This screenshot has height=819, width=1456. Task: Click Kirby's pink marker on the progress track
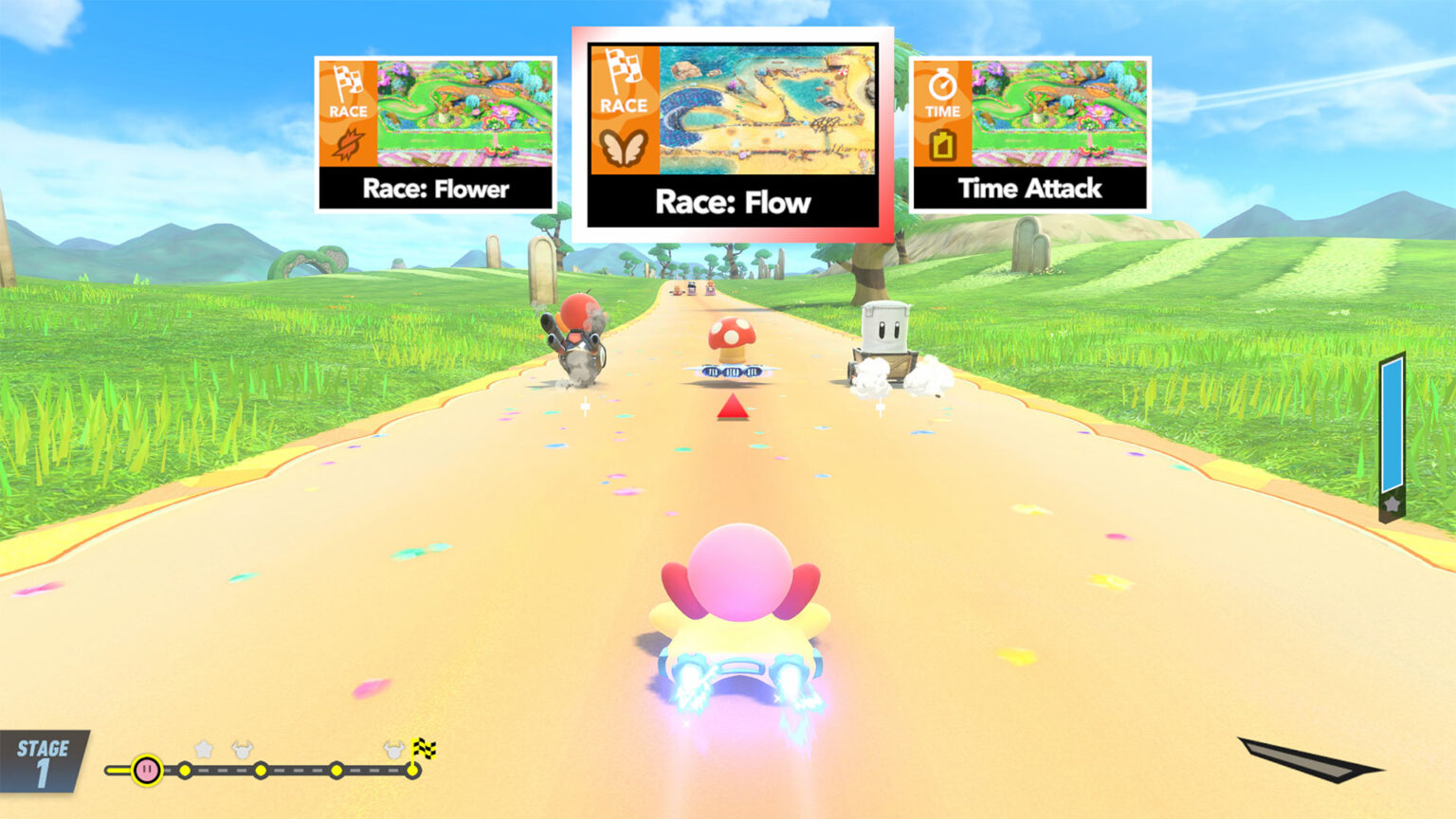[146, 770]
